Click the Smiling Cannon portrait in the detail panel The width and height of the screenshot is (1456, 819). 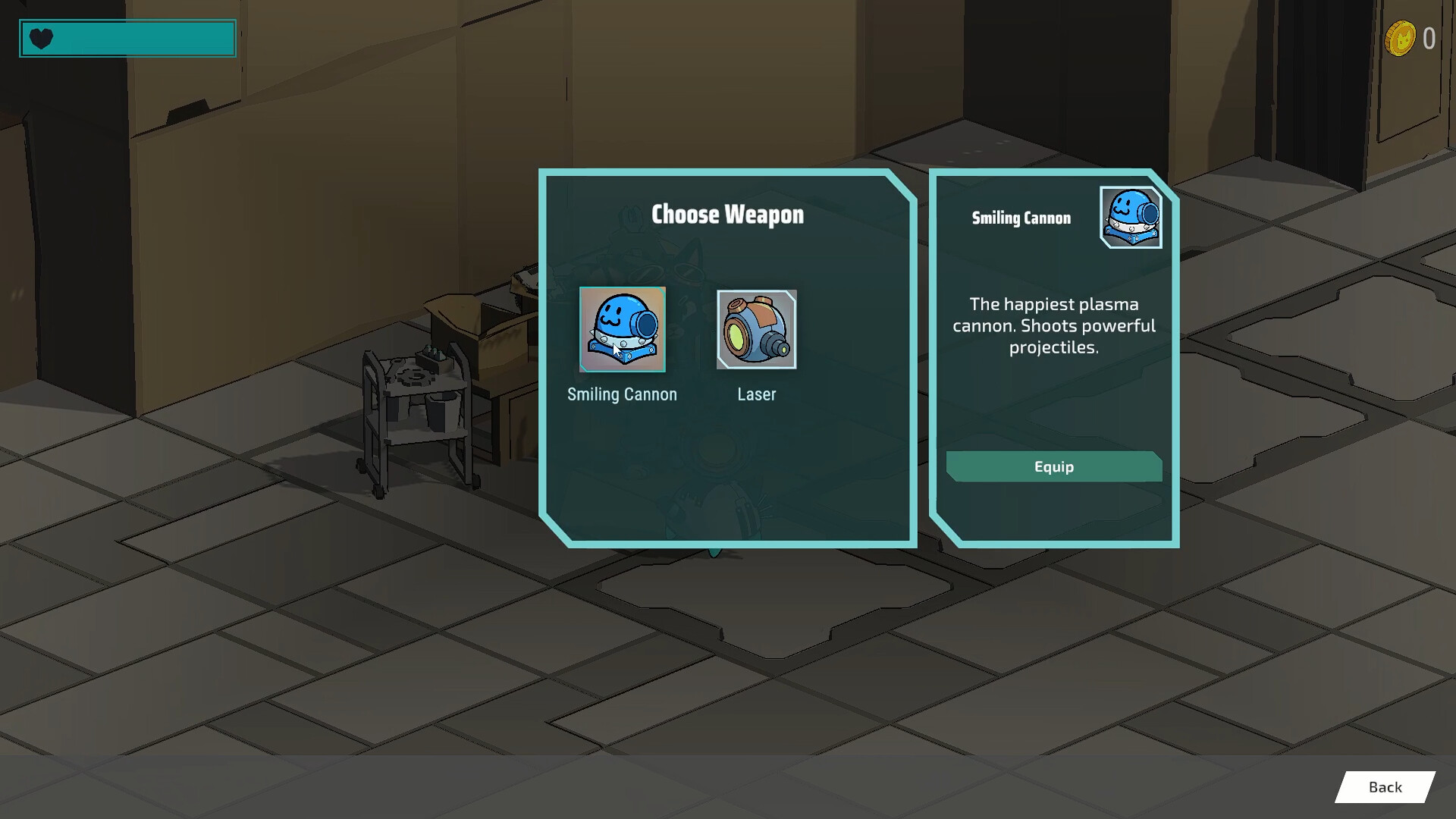(x=1130, y=219)
